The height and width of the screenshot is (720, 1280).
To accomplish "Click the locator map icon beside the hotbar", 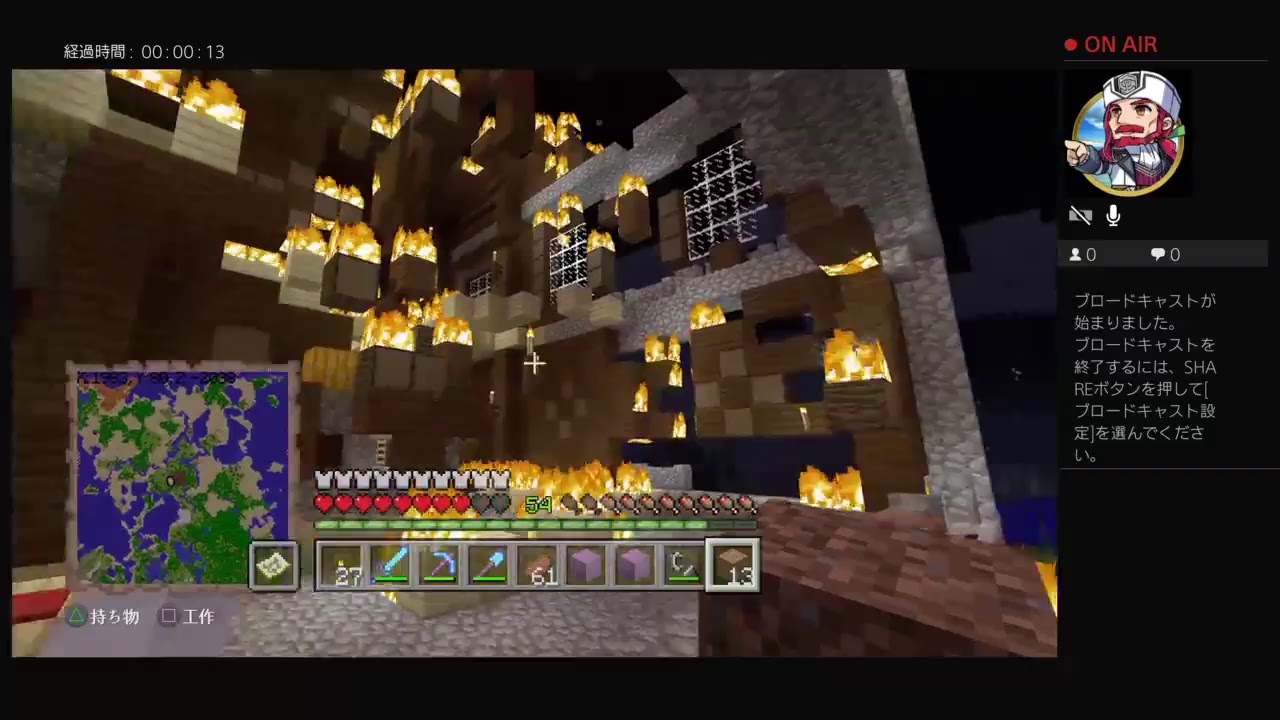I will tap(274, 565).
